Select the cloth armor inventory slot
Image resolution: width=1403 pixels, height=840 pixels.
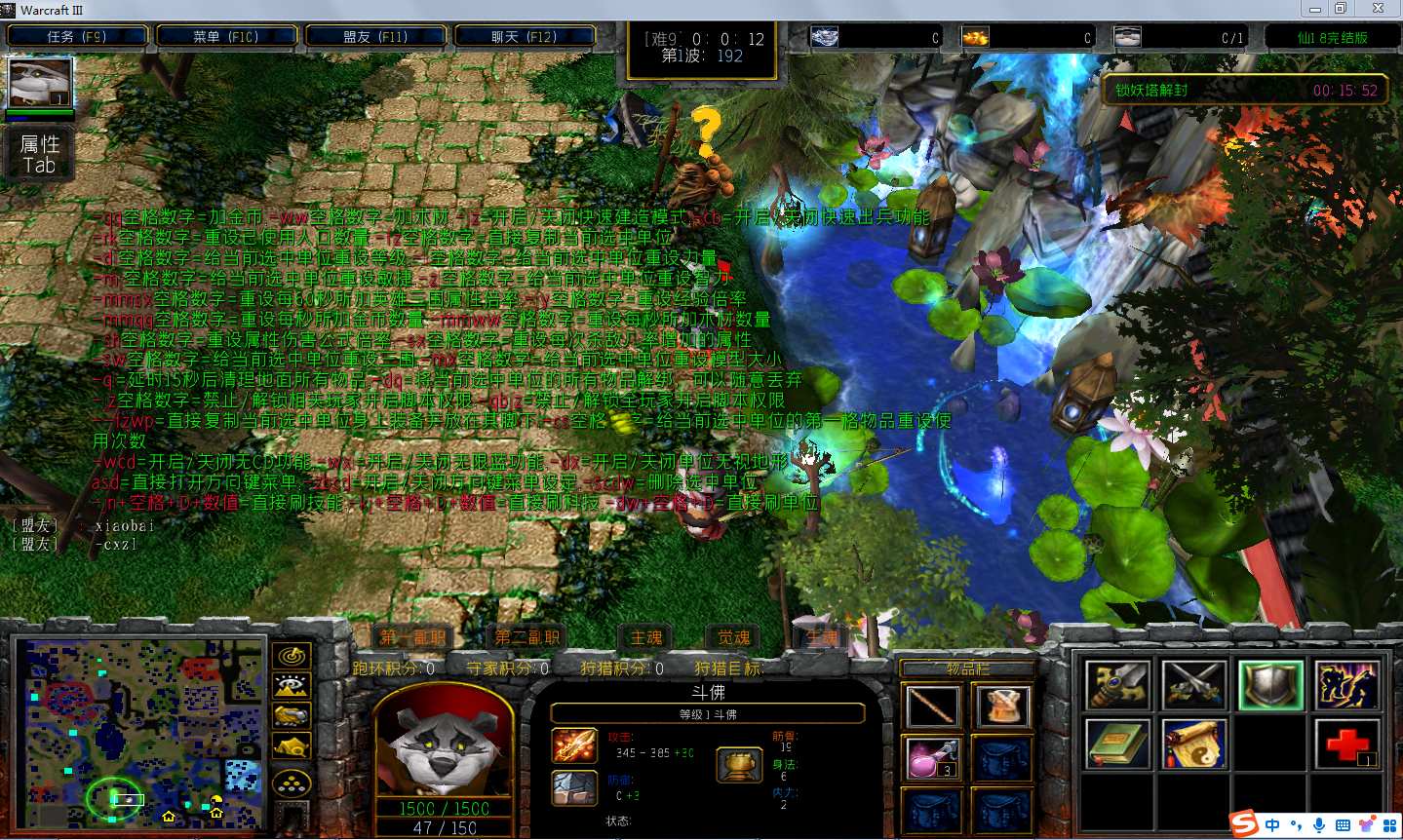1001,706
